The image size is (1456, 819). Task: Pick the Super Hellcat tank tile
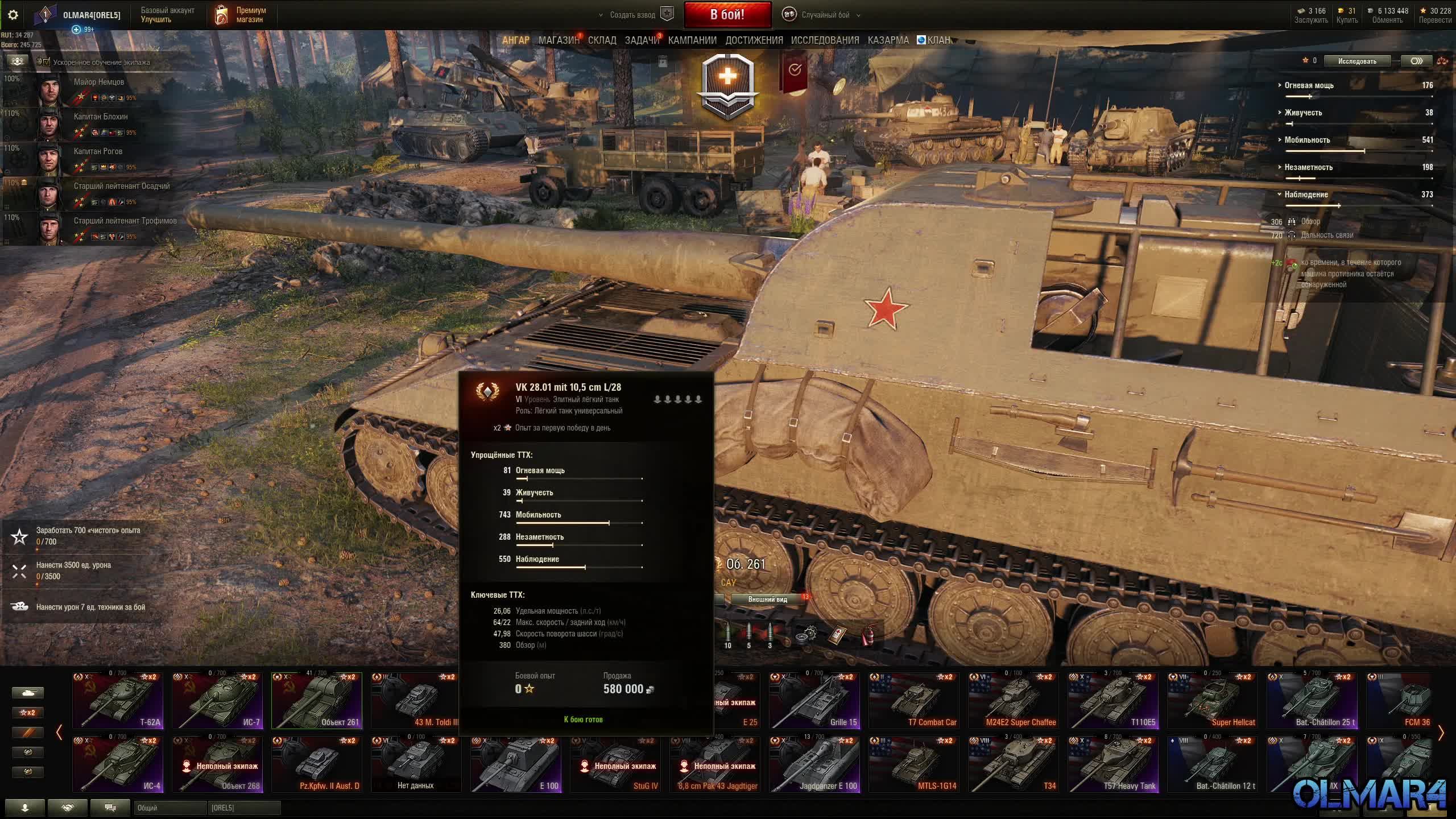pyautogui.click(x=1213, y=700)
